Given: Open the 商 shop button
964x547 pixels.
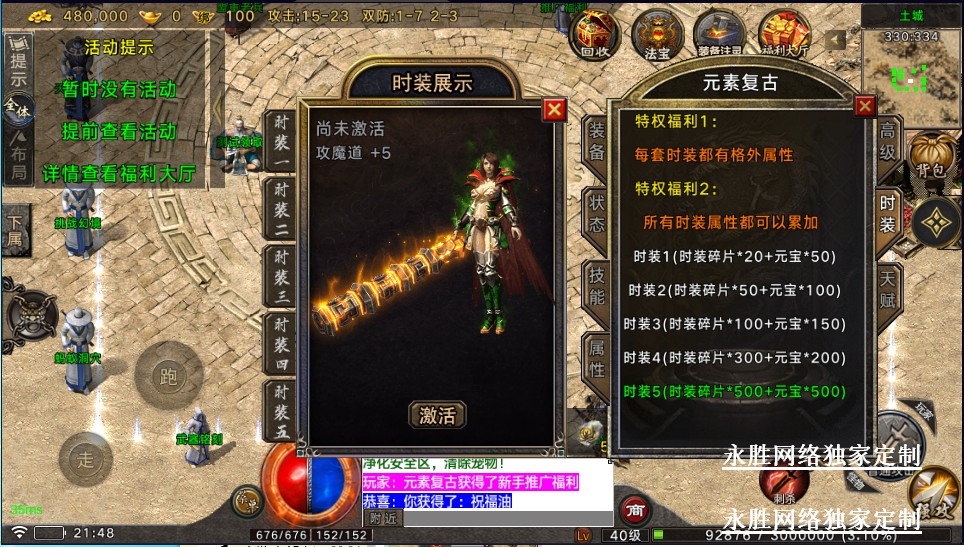Looking at the screenshot, I should (x=633, y=509).
